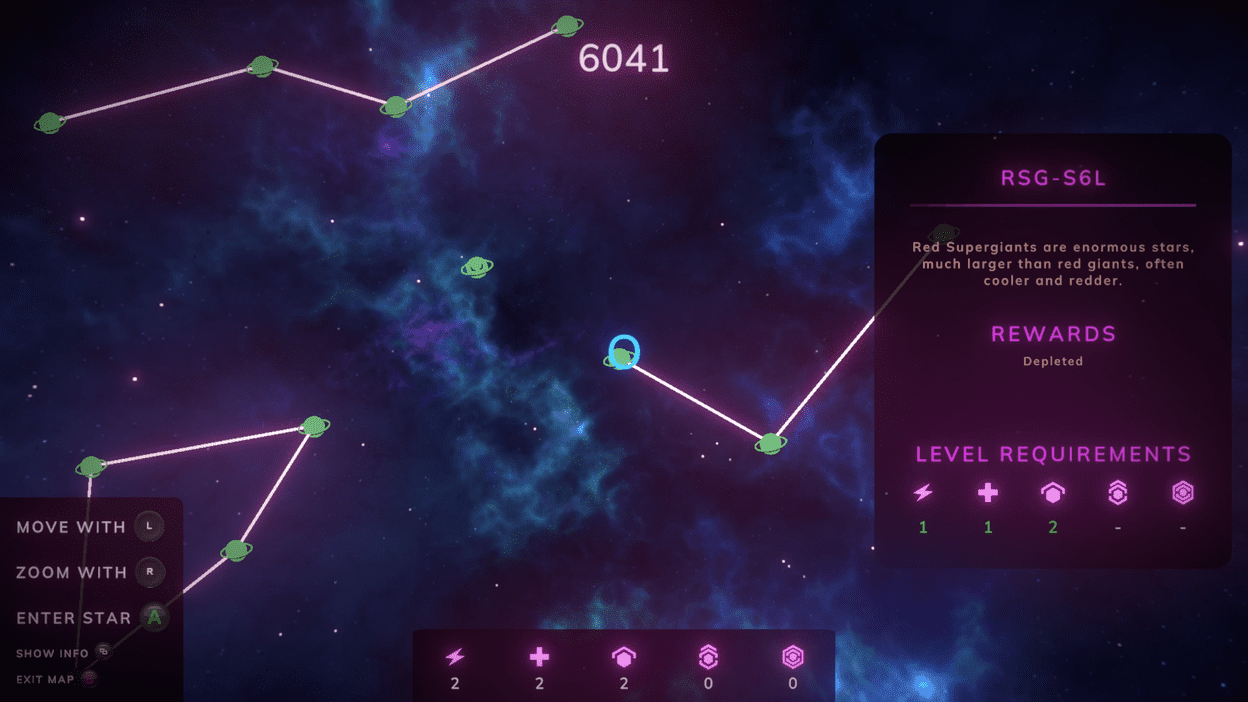Pick the dimmed star behind the RSG-S6L panel

pos(944,233)
